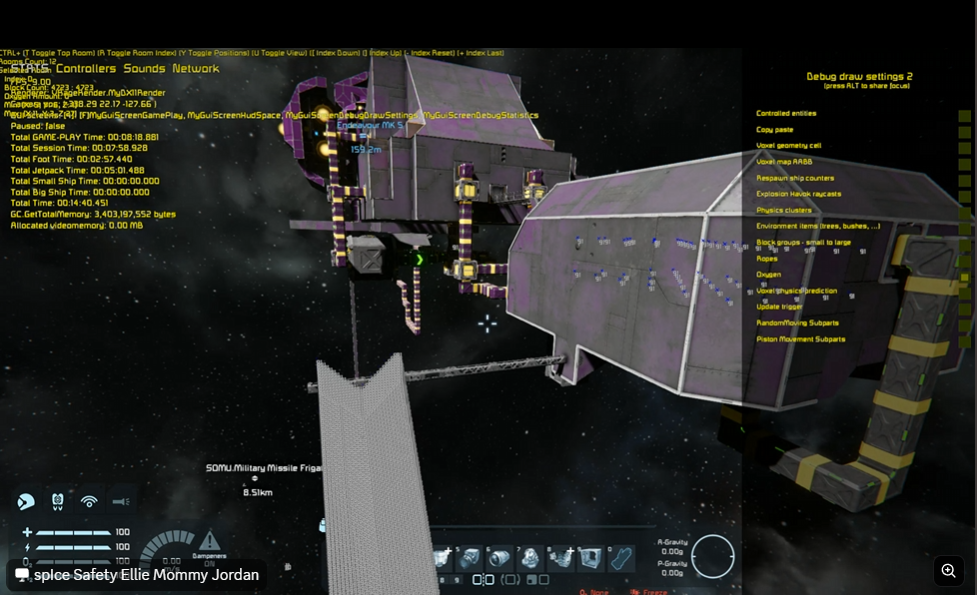Image resolution: width=977 pixels, height=595 pixels.
Task: Enable Voxel geometry cell debug draw
Action: (964, 147)
